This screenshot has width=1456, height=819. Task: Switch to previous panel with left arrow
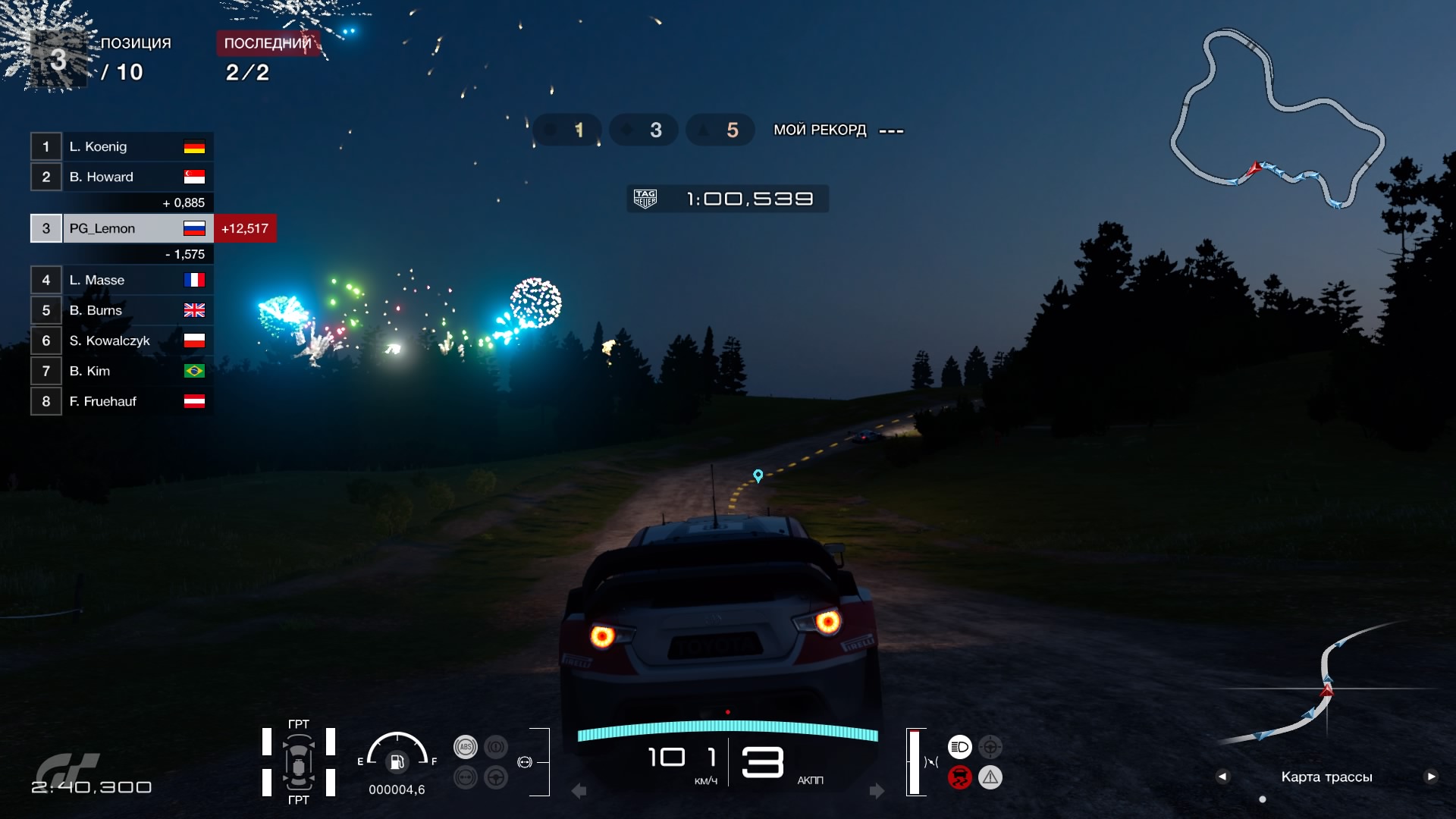1222,777
